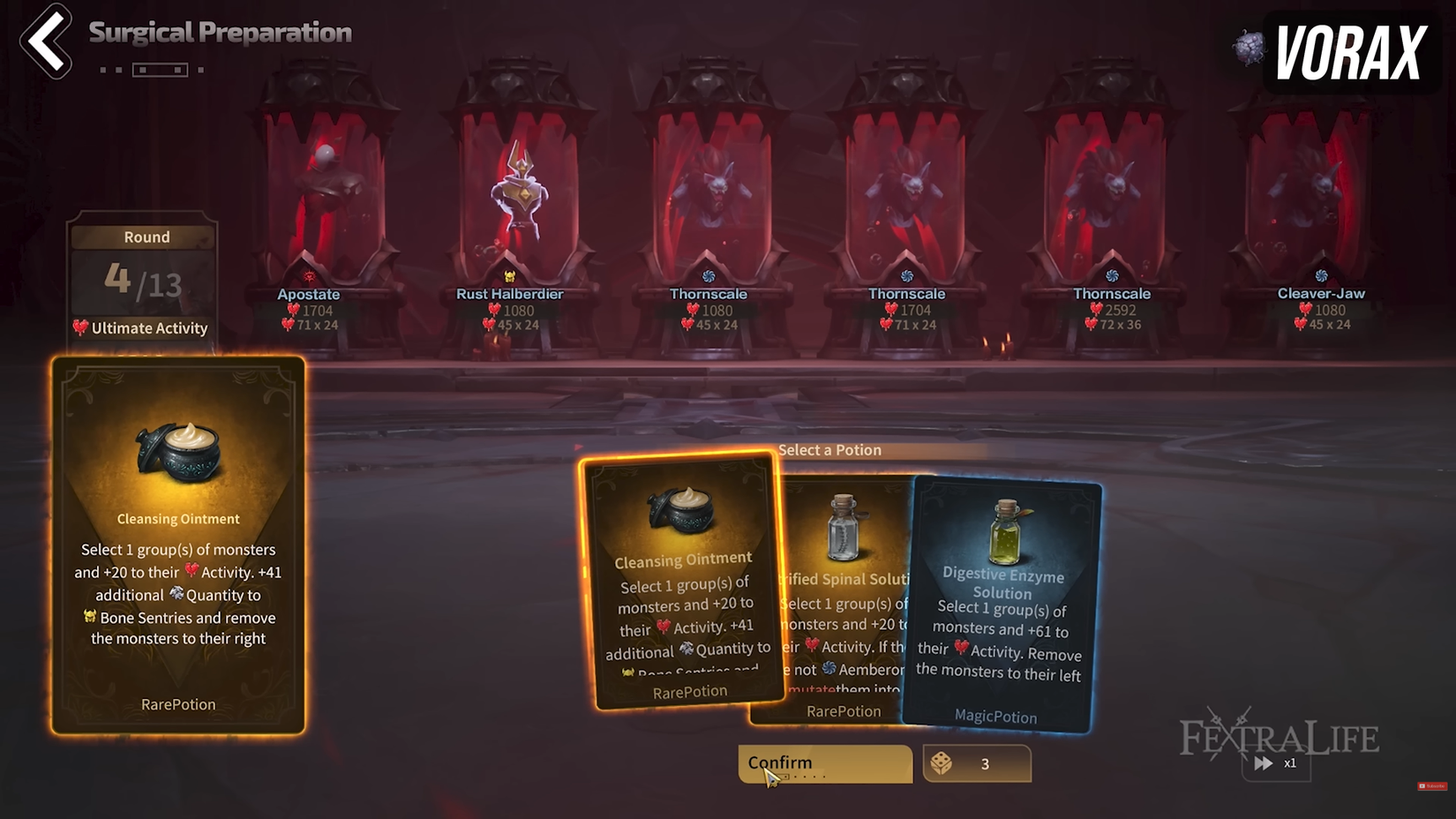The height and width of the screenshot is (819, 1456).
Task: Click the back arrow beside Surgical Preparation
Action: [44, 40]
